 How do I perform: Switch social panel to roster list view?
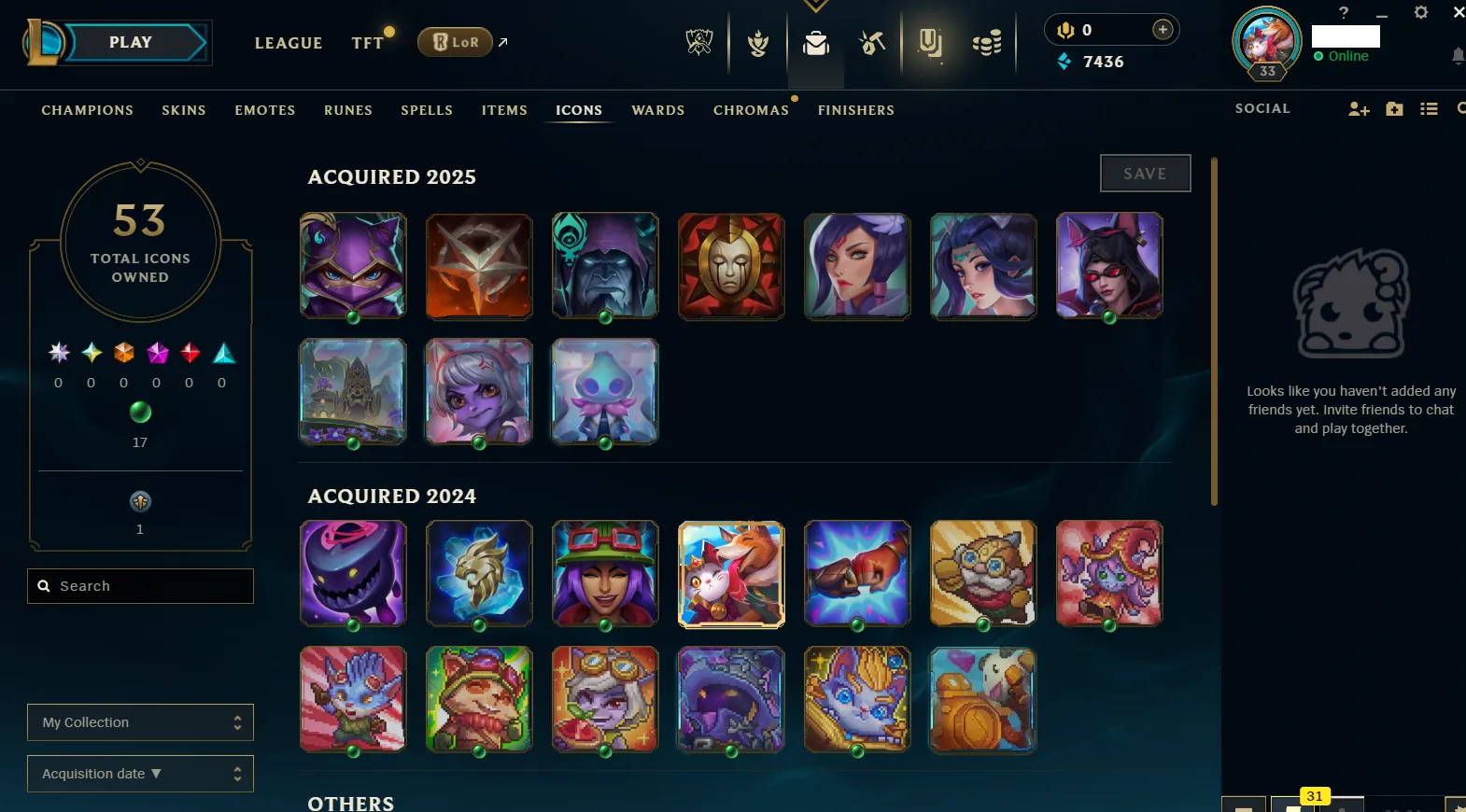point(1430,109)
